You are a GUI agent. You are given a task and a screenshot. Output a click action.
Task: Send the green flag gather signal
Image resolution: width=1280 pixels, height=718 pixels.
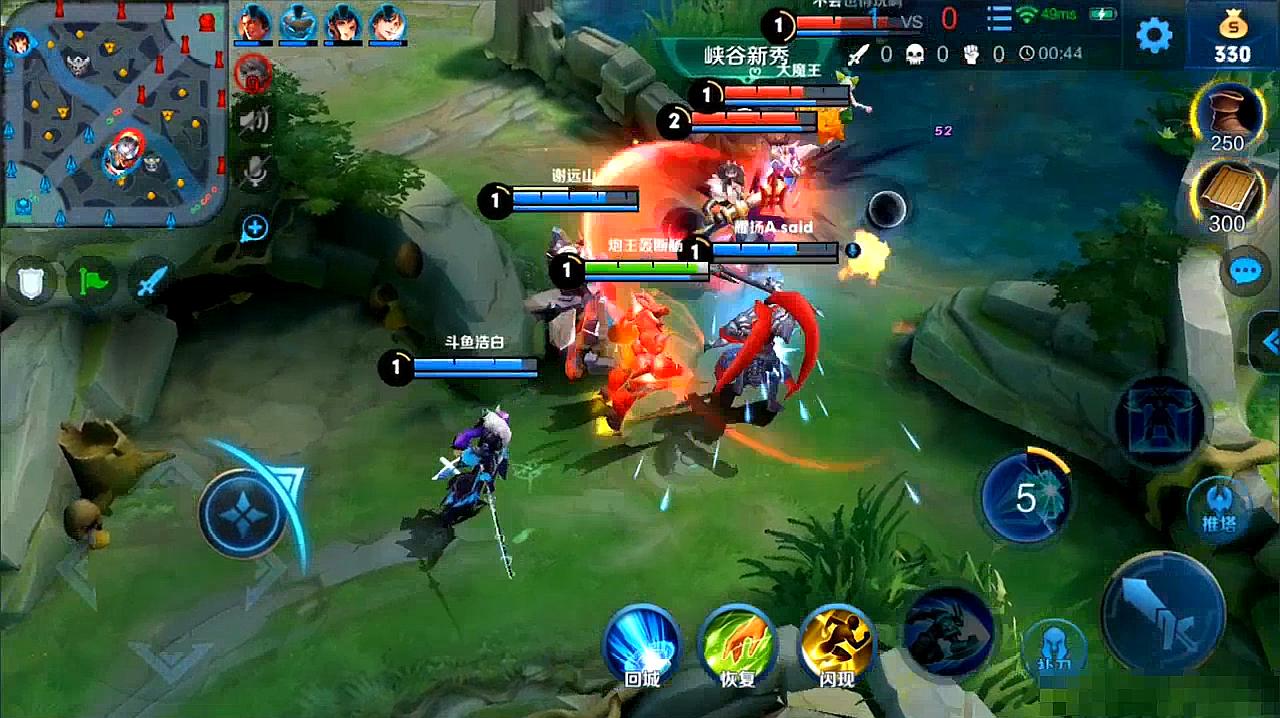89,282
